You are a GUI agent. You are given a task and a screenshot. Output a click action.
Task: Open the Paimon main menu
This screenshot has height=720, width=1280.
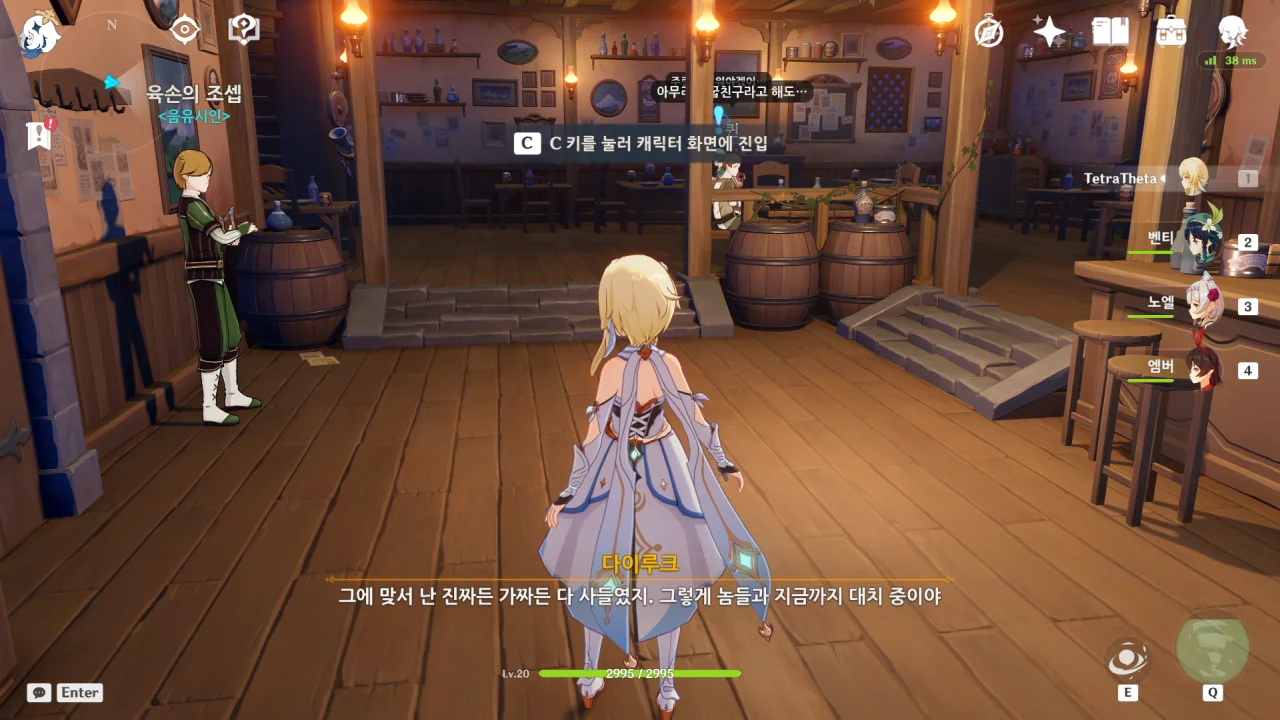tap(38, 33)
